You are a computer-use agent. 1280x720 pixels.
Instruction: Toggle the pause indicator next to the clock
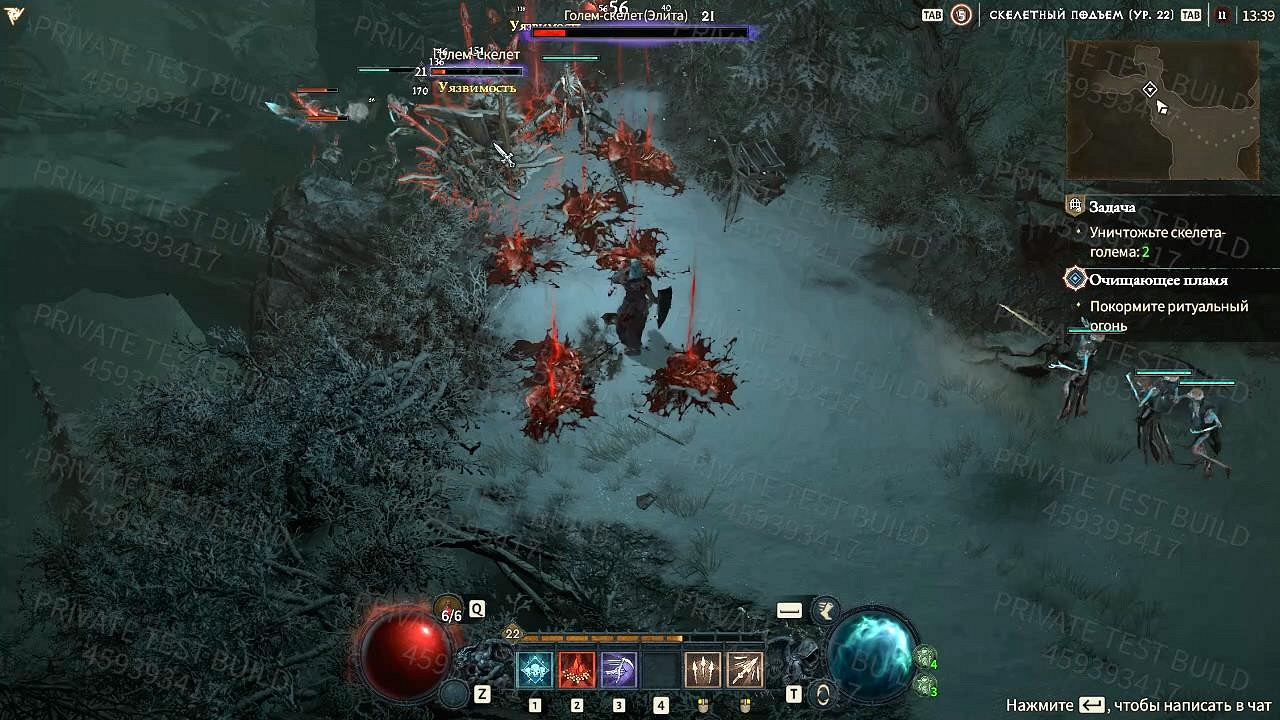pos(1223,13)
